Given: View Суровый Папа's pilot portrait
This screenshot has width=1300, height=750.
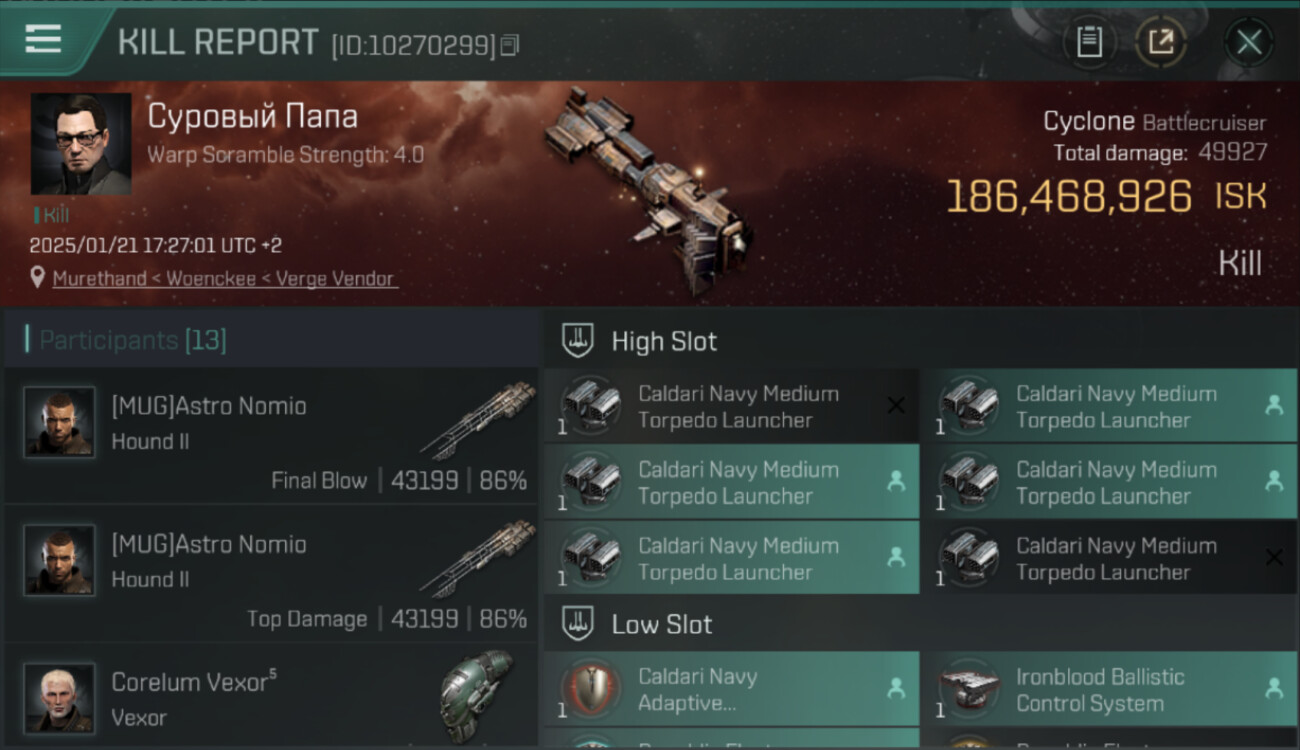Looking at the screenshot, I should tap(81, 144).
